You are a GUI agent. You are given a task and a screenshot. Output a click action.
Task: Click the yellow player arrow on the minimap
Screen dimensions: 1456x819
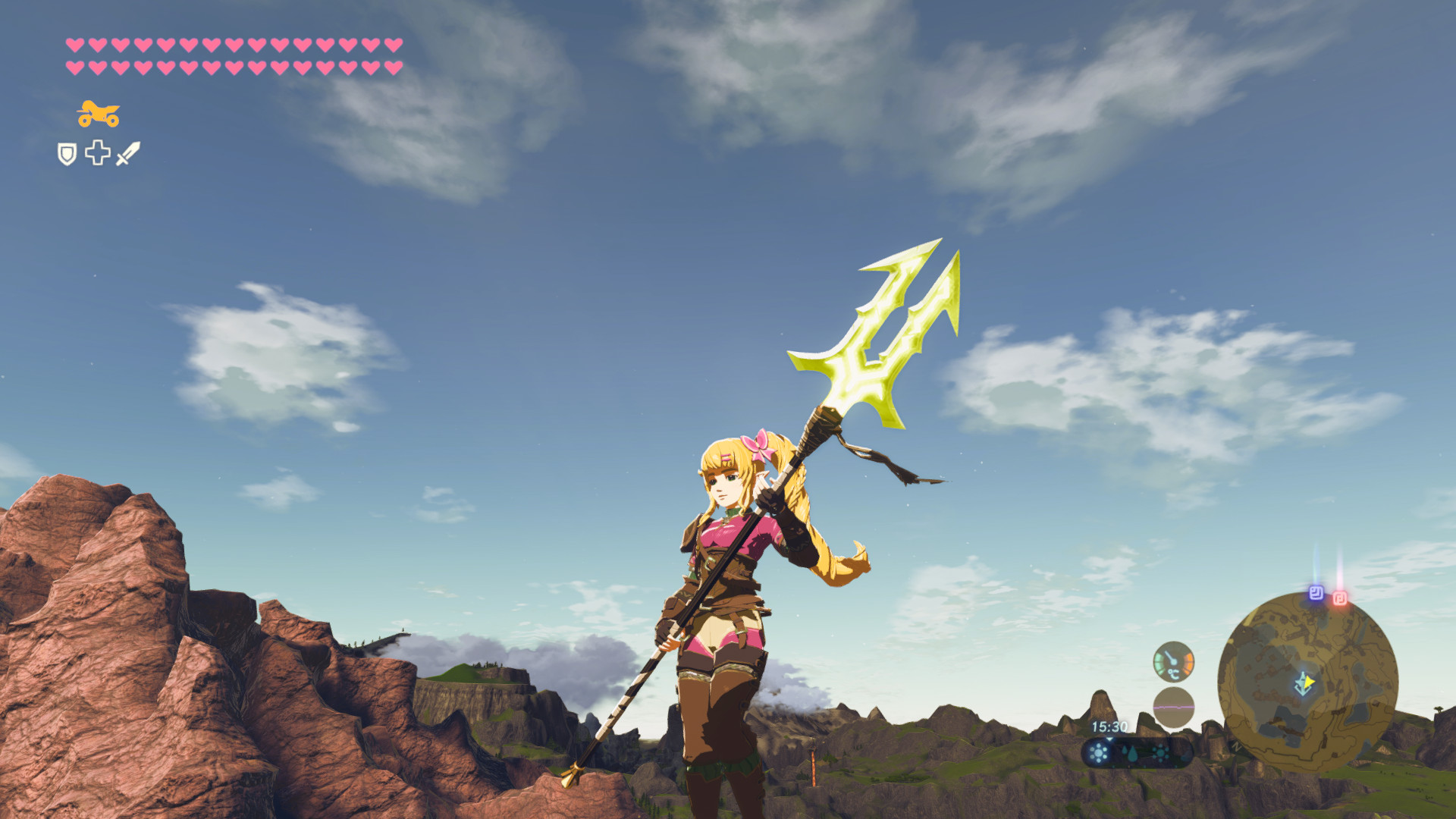pos(1307,681)
